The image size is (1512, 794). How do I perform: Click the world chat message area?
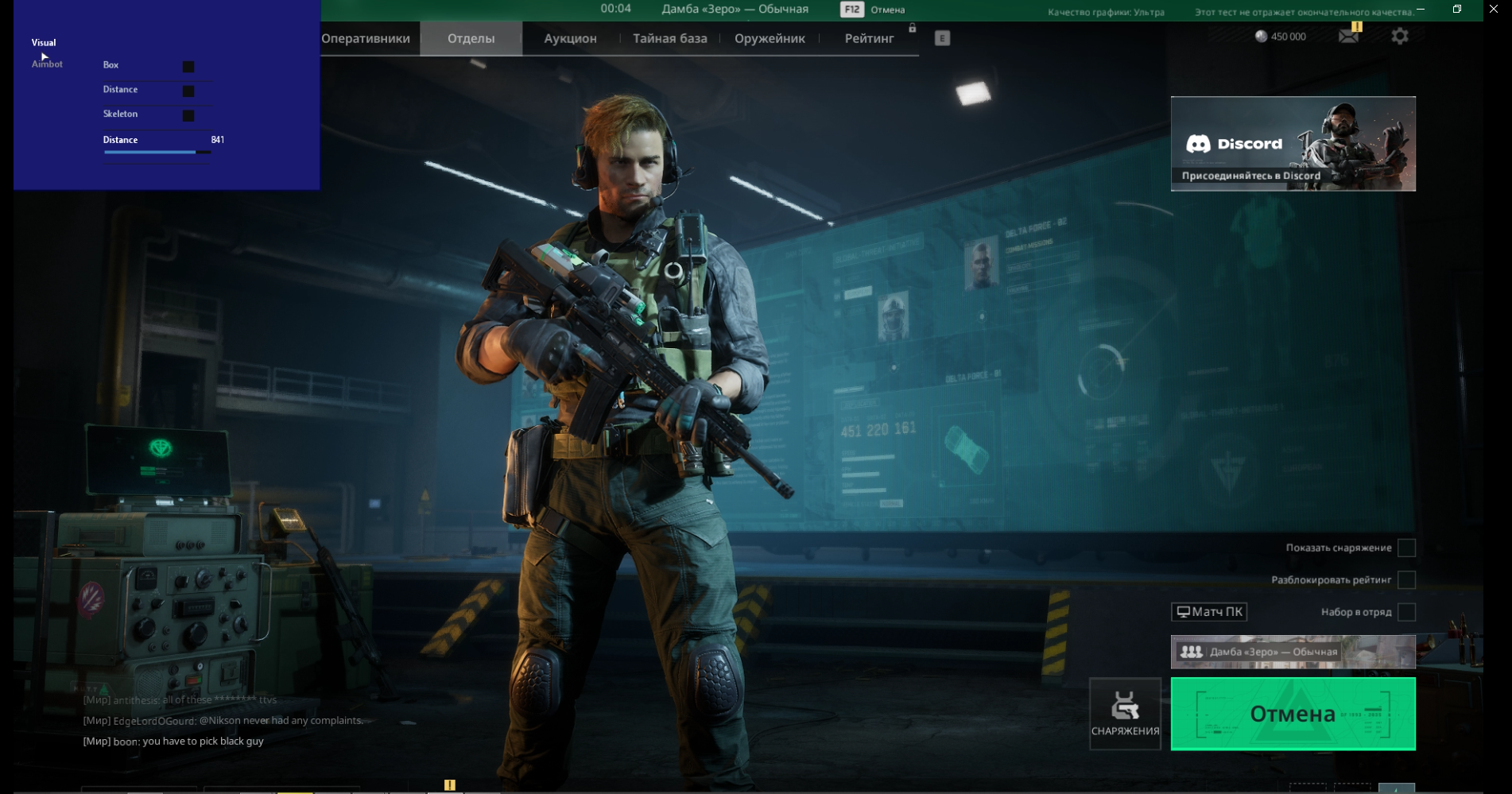[x=223, y=721]
